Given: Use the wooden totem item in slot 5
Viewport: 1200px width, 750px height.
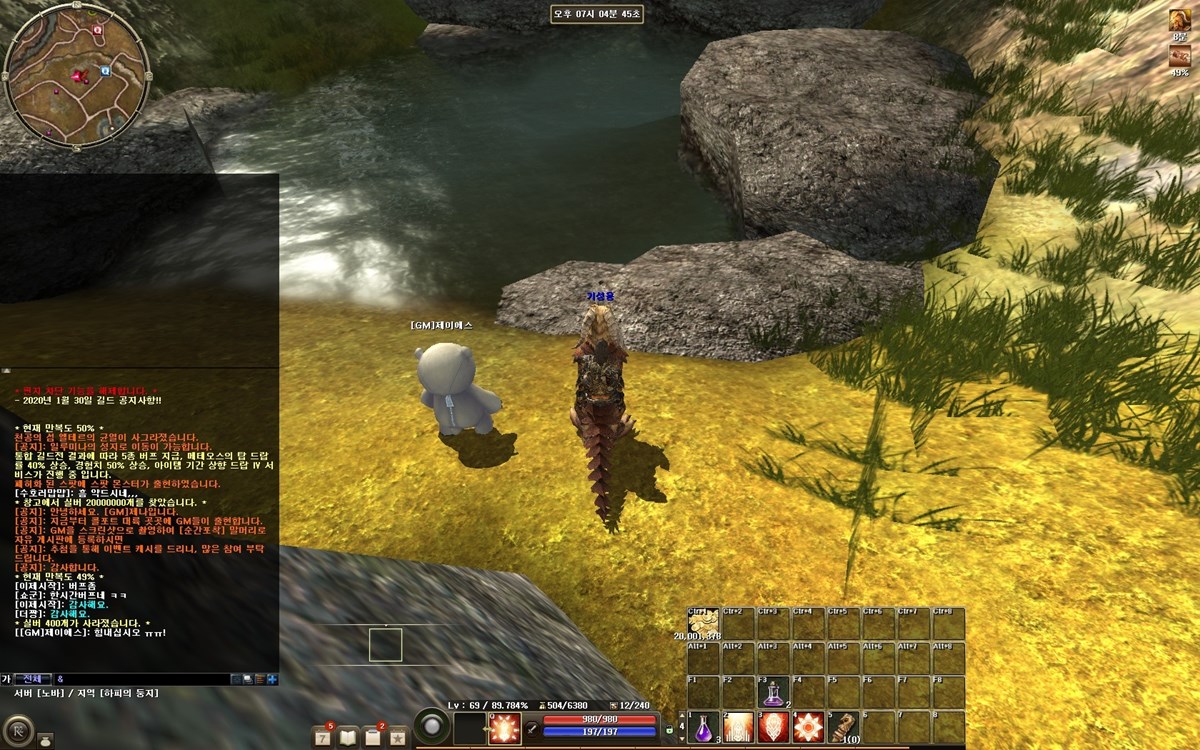Looking at the screenshot, I should 843,726.
